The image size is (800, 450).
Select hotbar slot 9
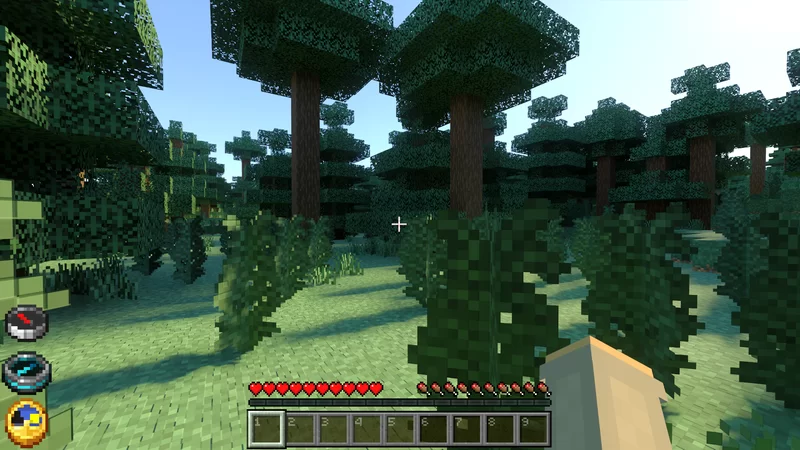tap(534, 428)
